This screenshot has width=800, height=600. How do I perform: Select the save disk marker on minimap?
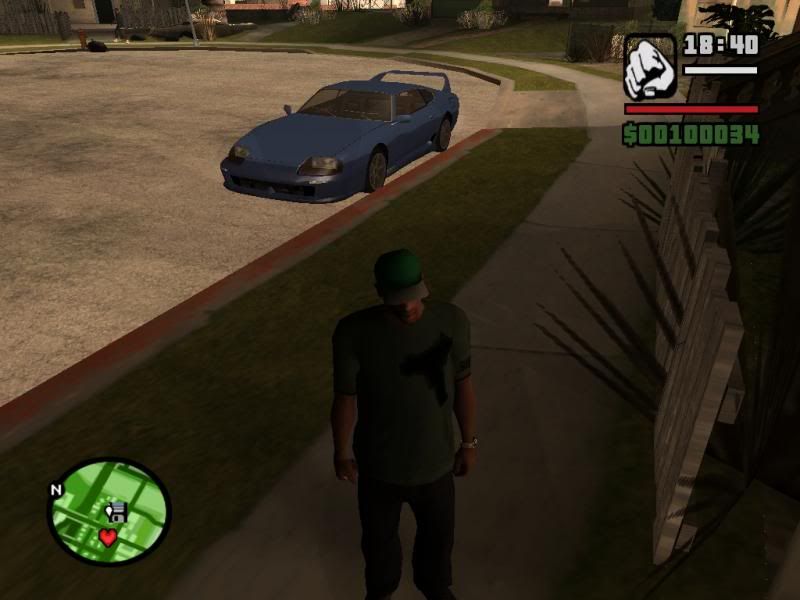coord(116,513)
